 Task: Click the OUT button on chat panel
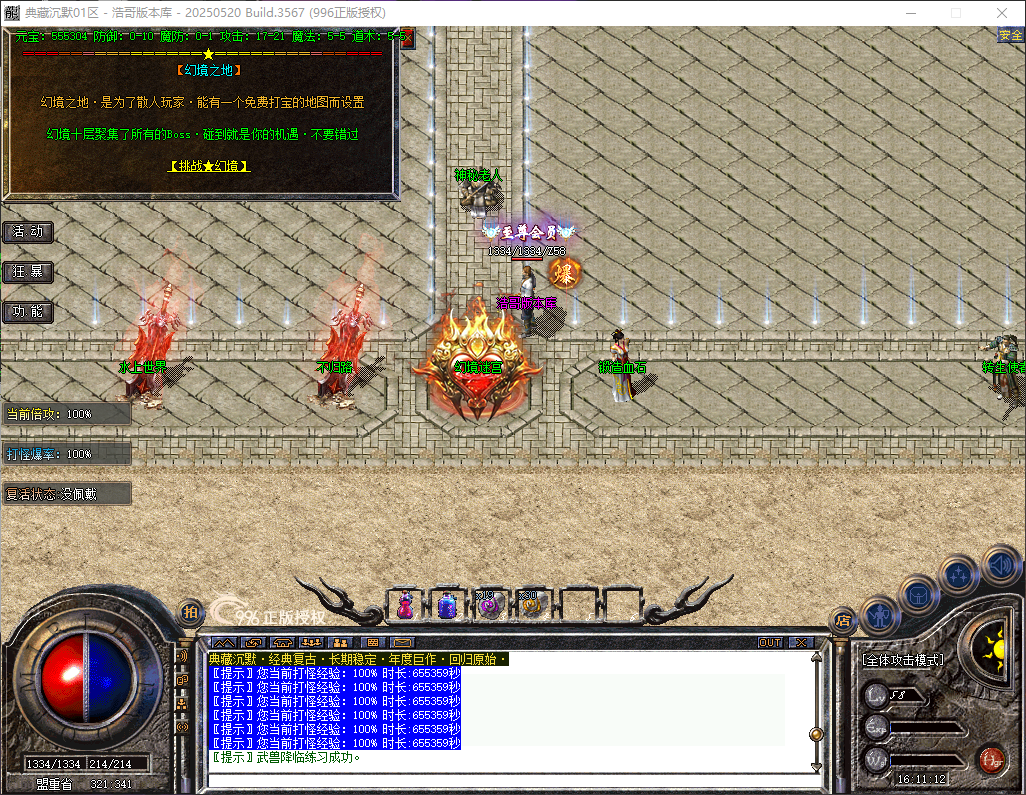tap(770, 642)
